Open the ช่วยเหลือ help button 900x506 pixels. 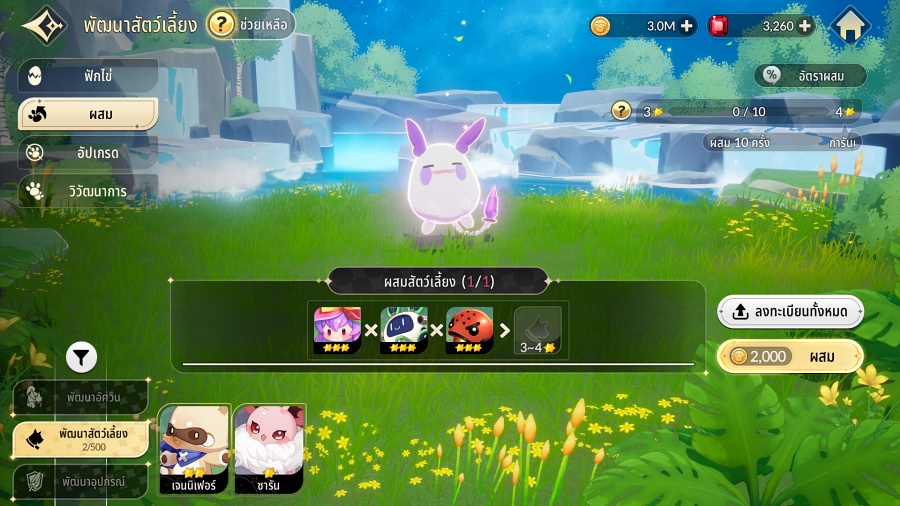click(250, 24)
